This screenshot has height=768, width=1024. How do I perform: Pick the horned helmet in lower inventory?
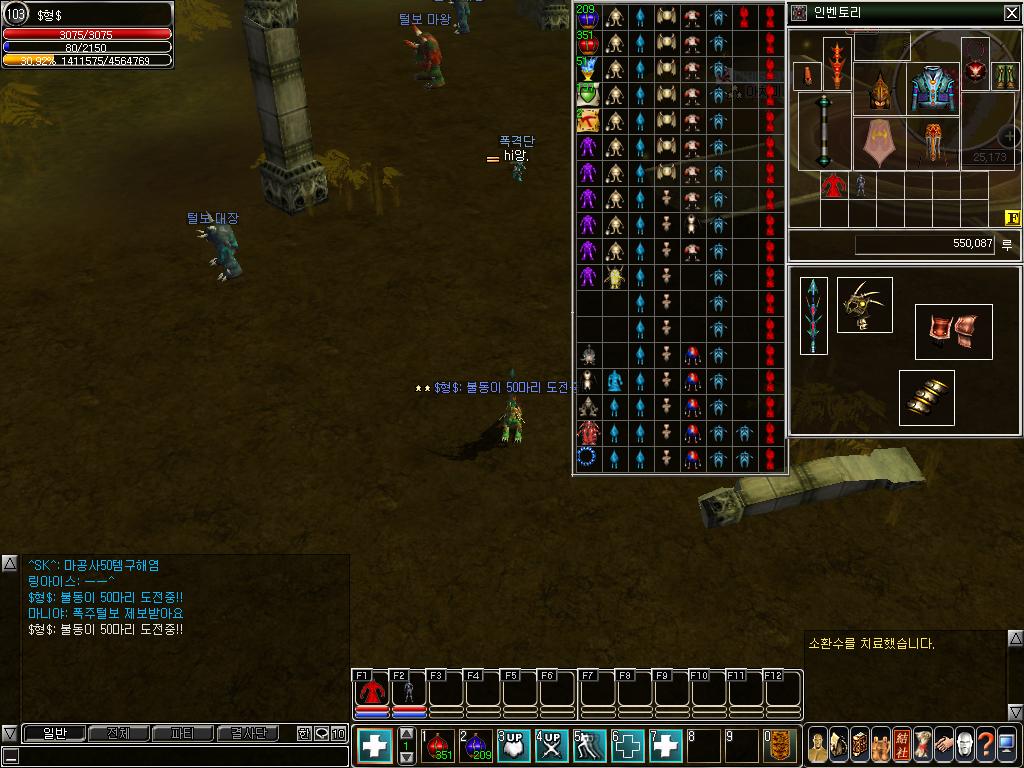(864, 305)
